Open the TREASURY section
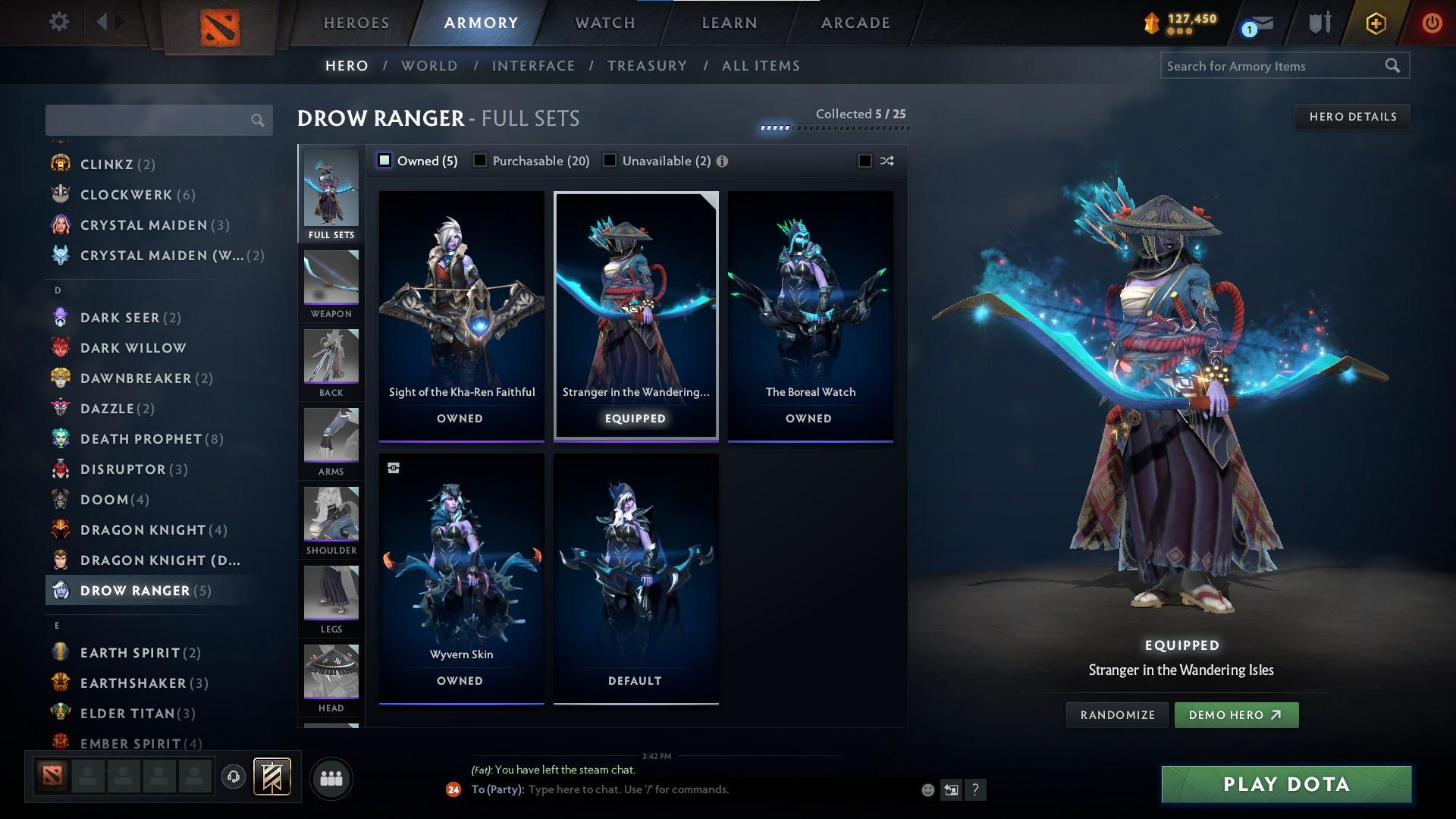This screenshot has height=819, width=1456. pos(646,66)
